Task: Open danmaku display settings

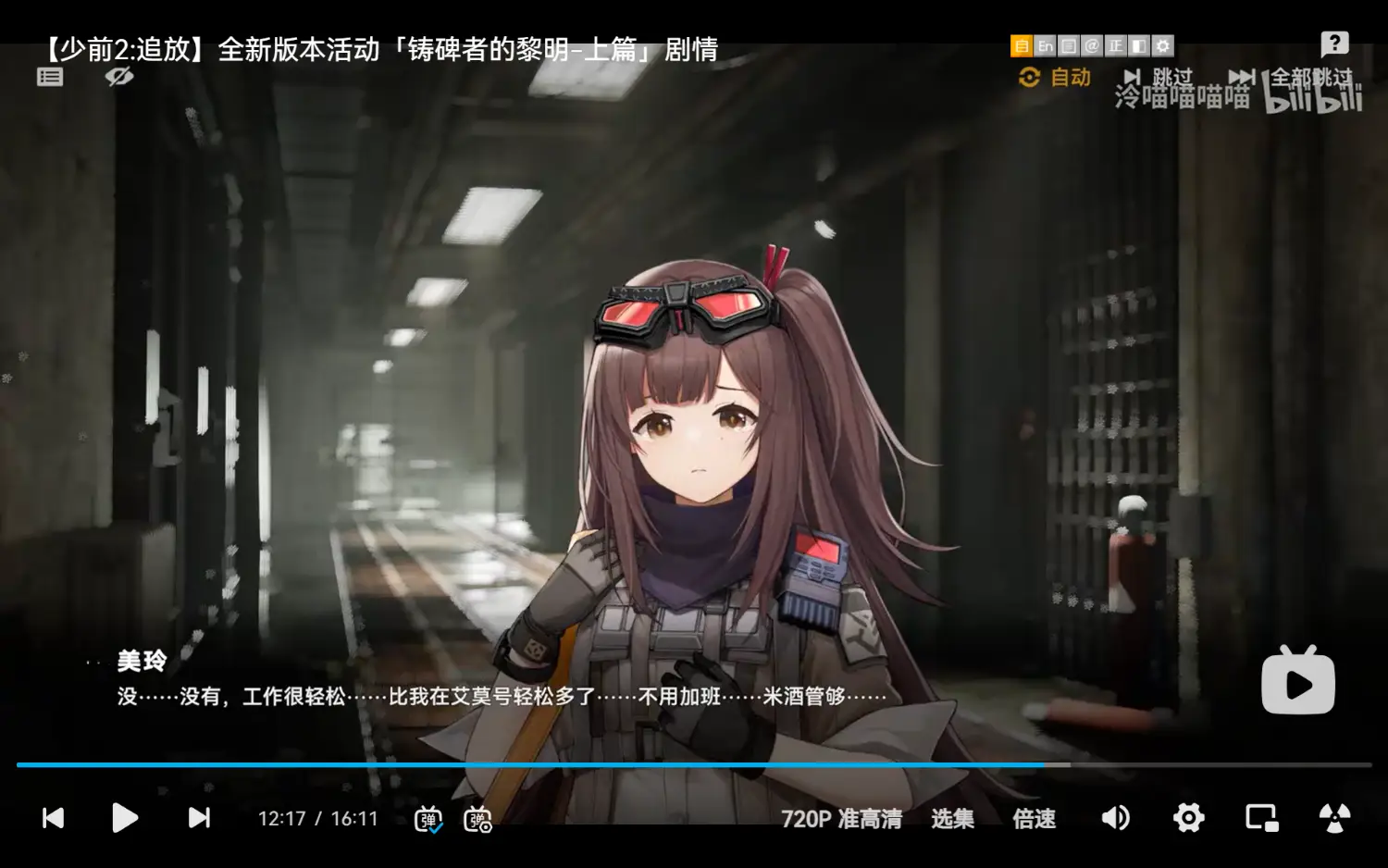Action: coord(477,820)
